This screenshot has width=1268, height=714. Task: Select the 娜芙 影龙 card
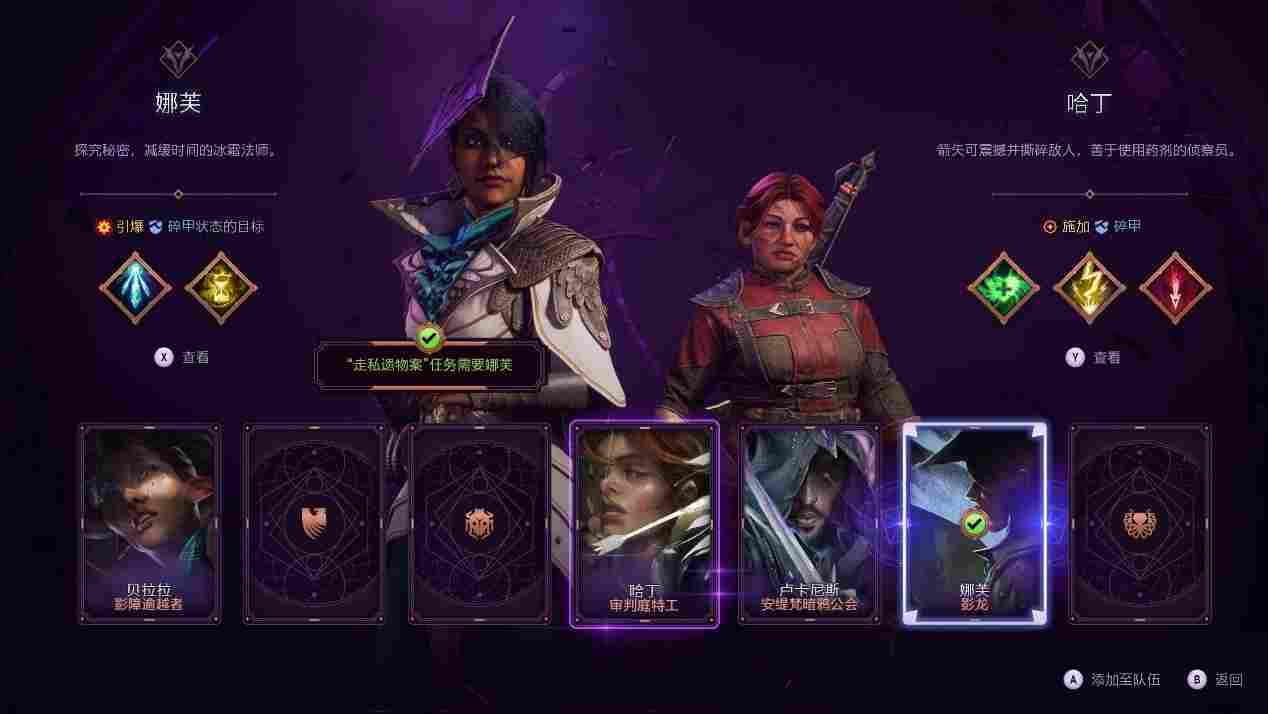[974, 523]
